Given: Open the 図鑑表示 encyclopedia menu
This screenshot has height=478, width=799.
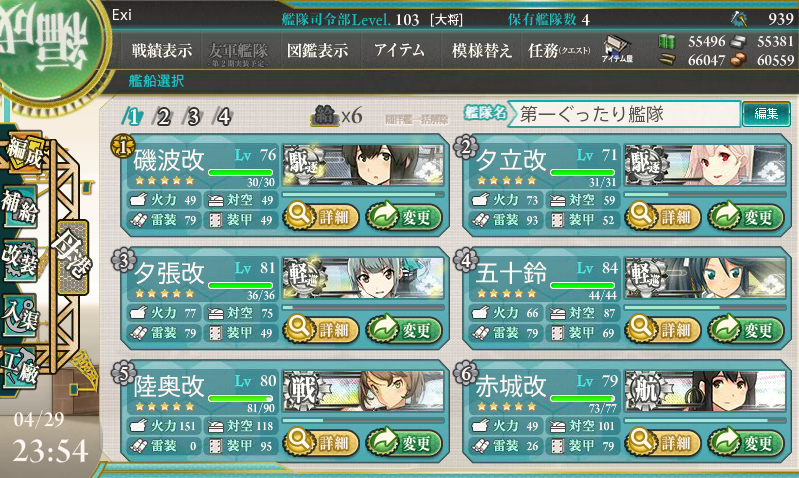Looking at the screenshot, I should 317,51.
